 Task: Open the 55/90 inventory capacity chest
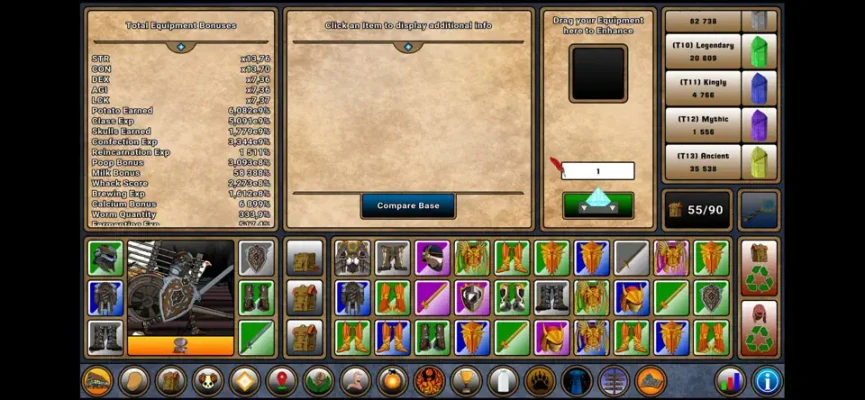click(x=695, y=210)
